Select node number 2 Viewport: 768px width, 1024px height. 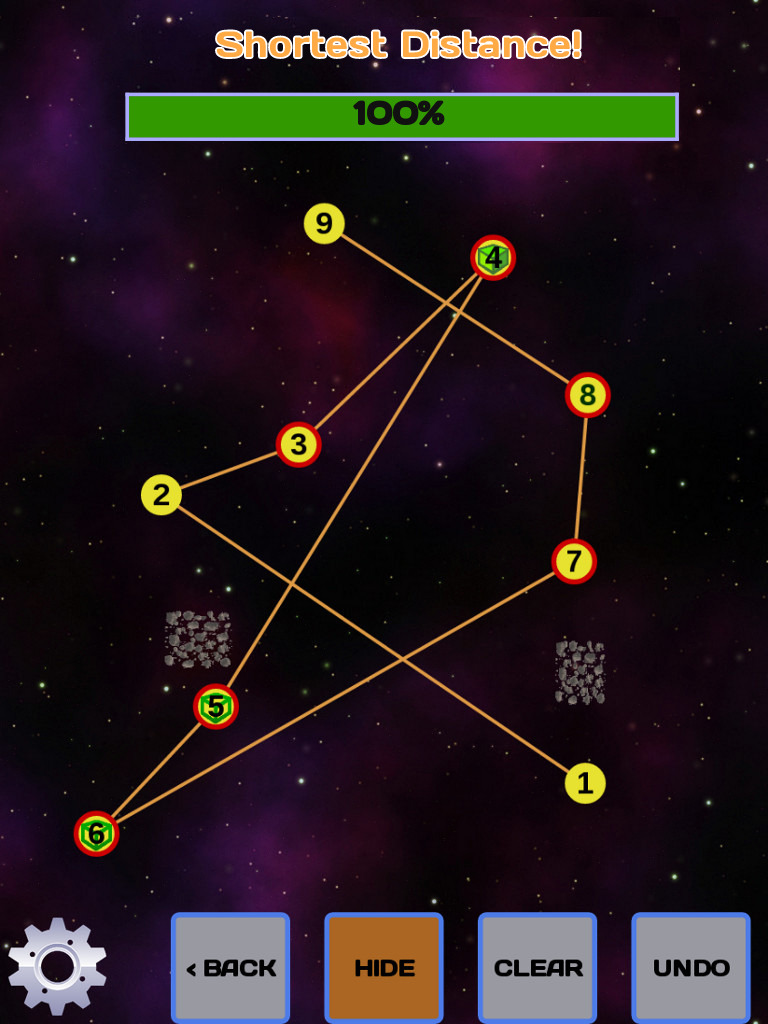(x=161, y=495)
